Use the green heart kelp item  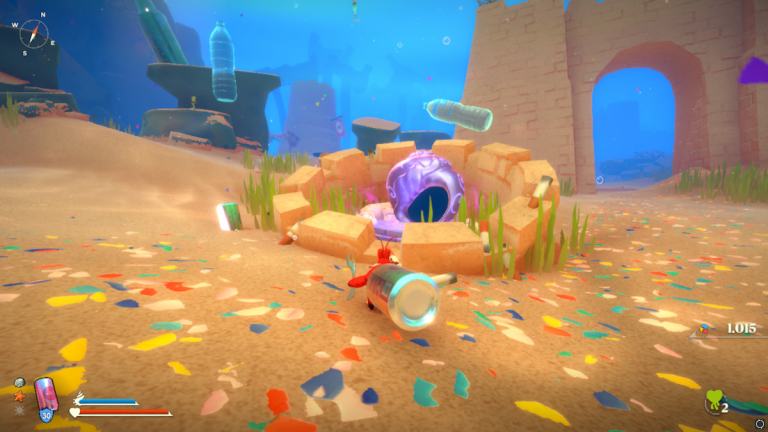coord(714,401)
